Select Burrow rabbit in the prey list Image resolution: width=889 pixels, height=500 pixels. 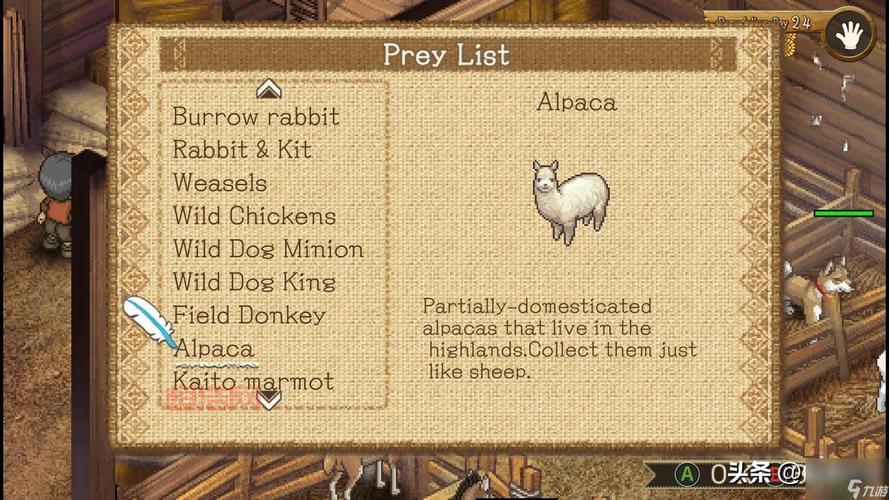[x=255, y=116]
